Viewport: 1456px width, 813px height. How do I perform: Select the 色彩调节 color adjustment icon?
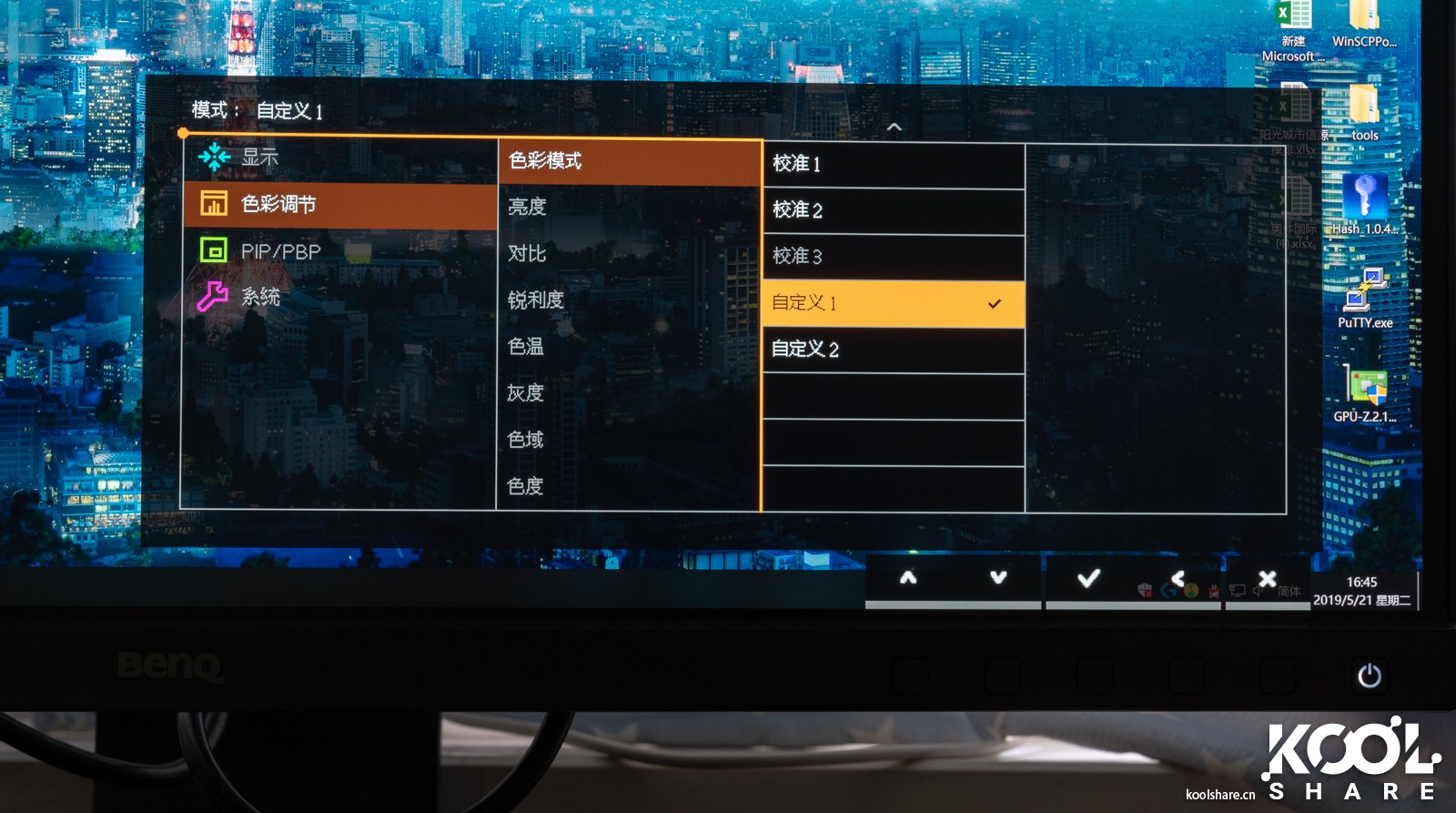coord(216,204)
